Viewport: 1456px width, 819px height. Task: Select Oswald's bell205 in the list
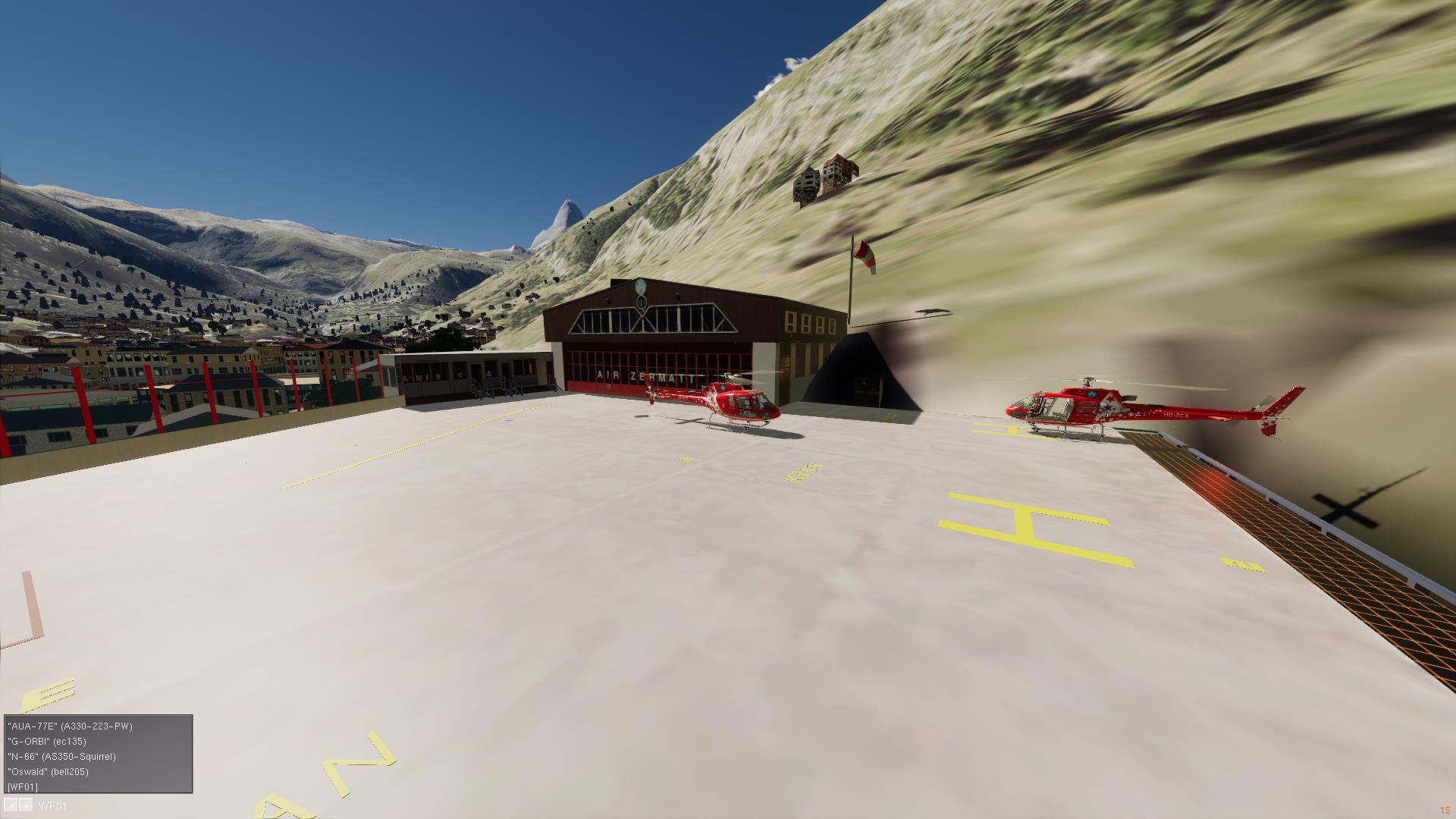[48, 772]
